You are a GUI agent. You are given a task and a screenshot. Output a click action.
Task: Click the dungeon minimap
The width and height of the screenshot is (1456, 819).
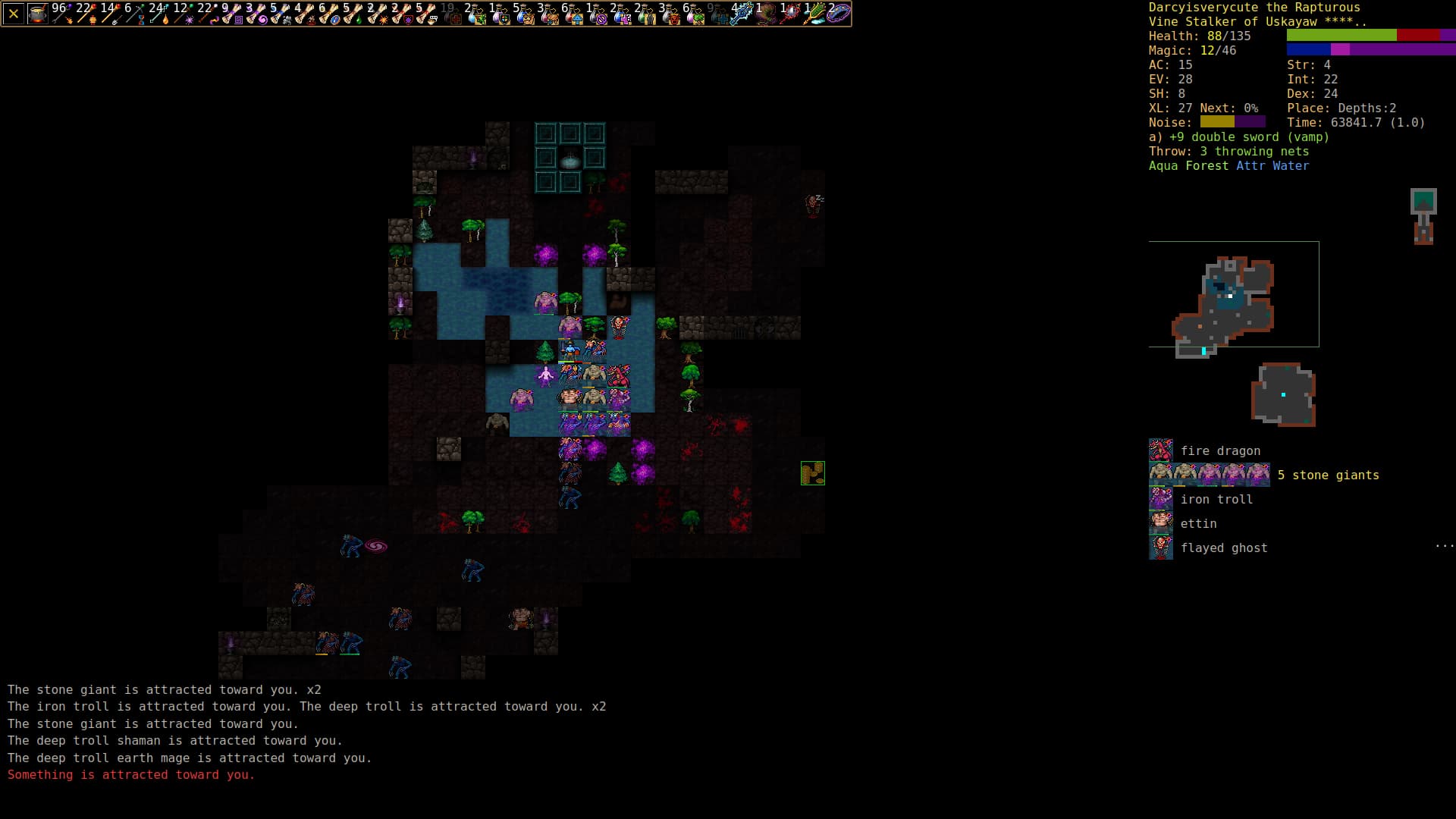(1233, 294)
